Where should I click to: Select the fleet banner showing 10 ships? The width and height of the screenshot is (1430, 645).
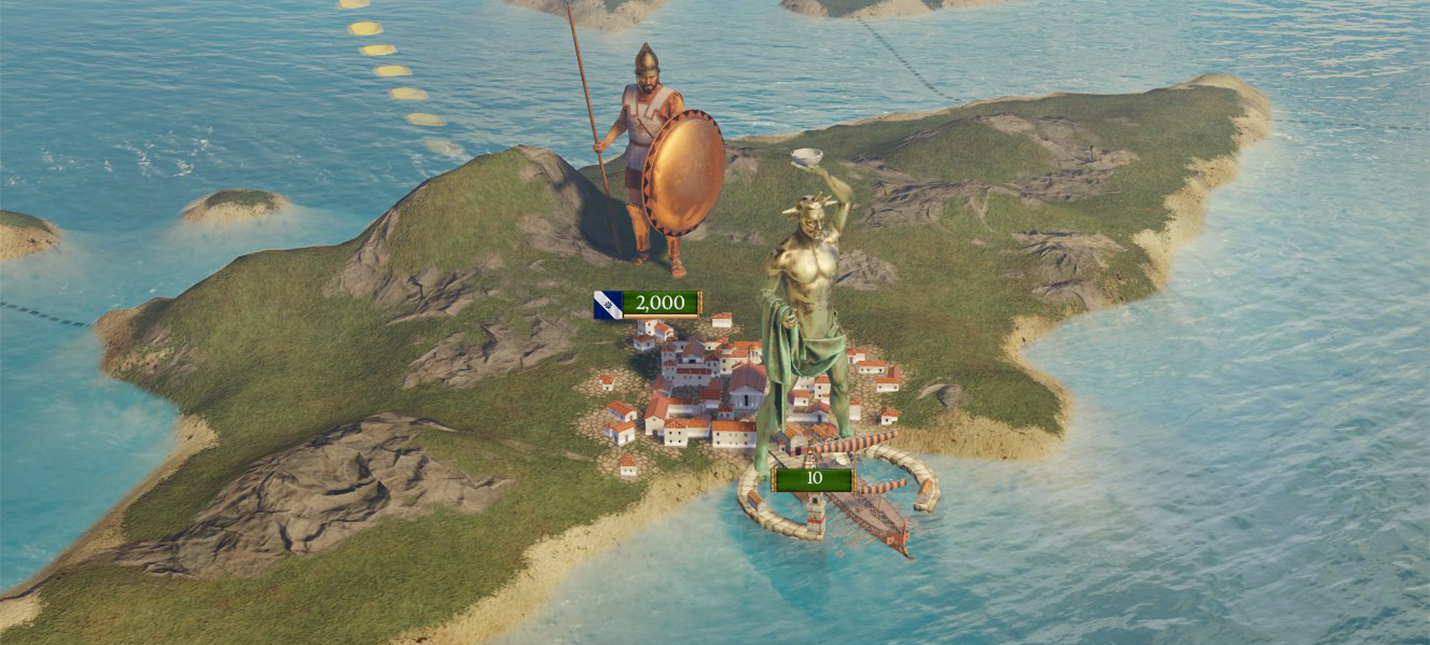pos(813,479)
